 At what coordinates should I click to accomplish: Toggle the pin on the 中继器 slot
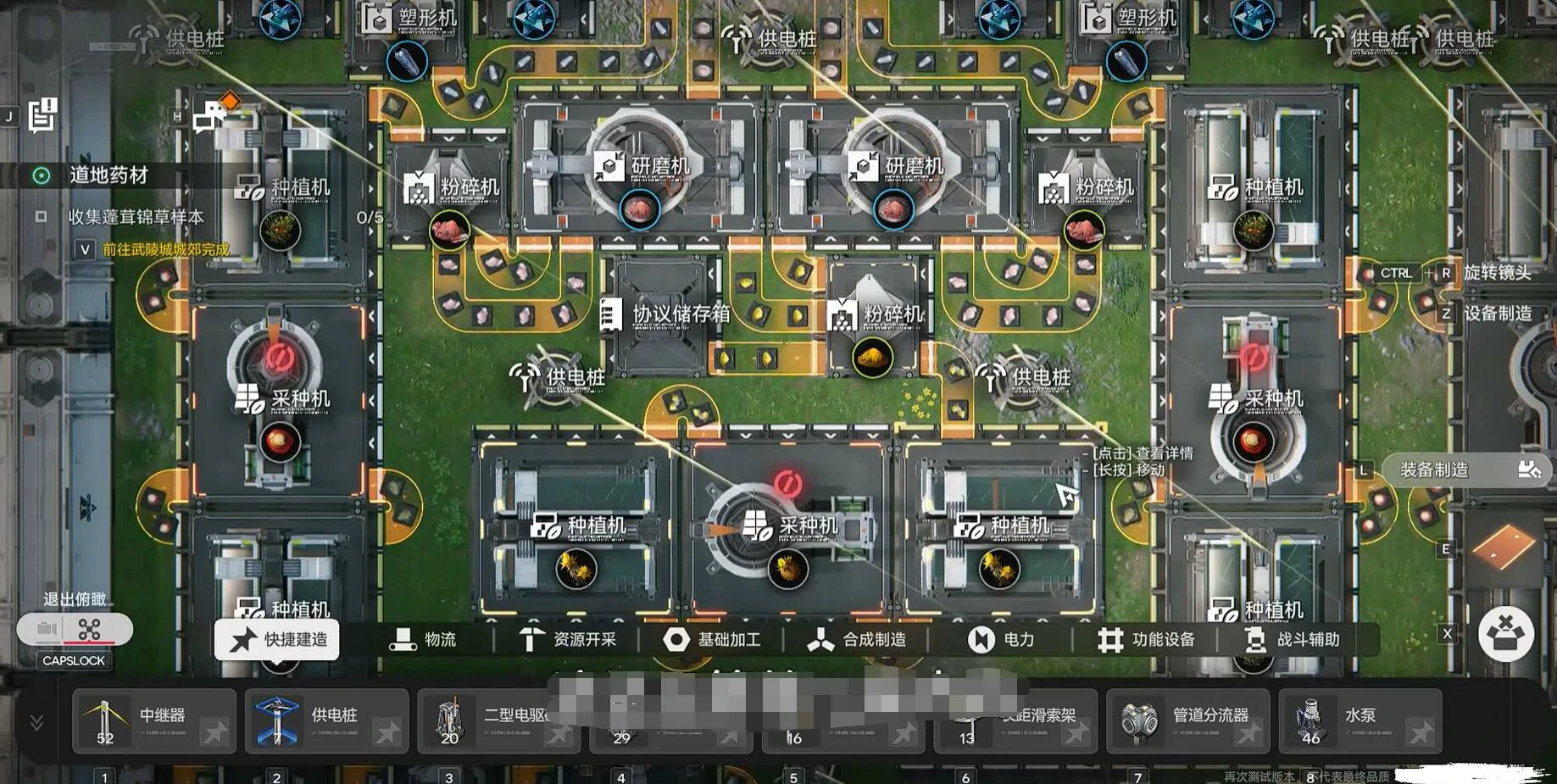point(214,732)
